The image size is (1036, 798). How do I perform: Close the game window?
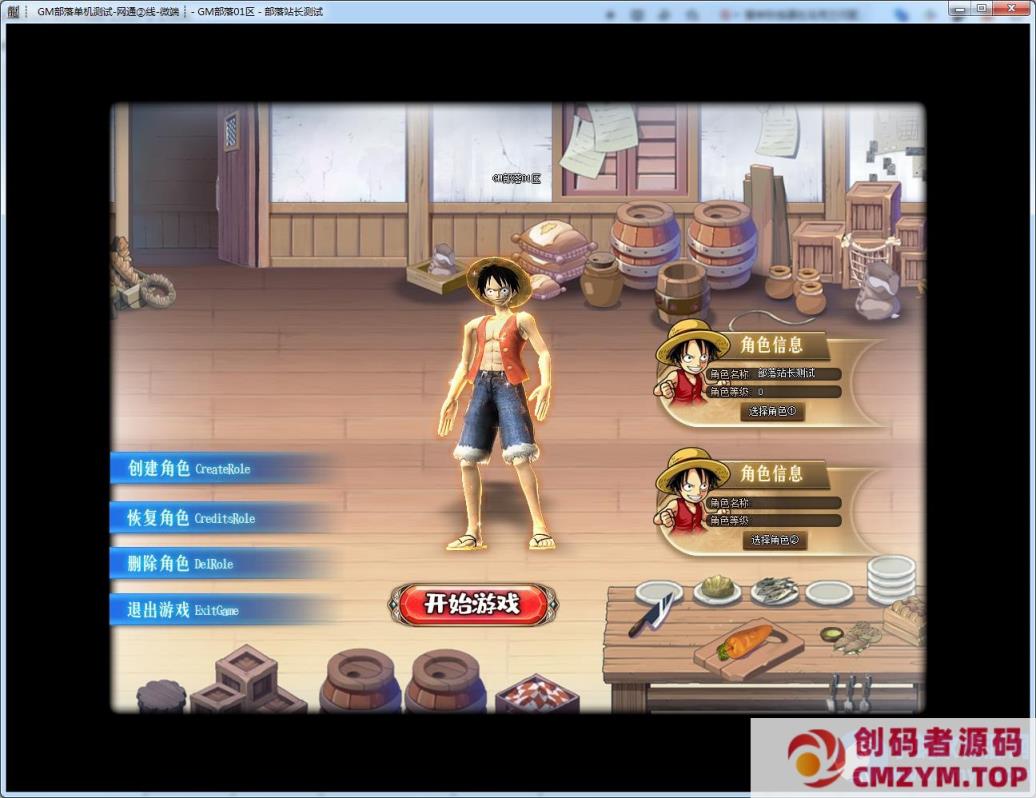(1010, 10)
